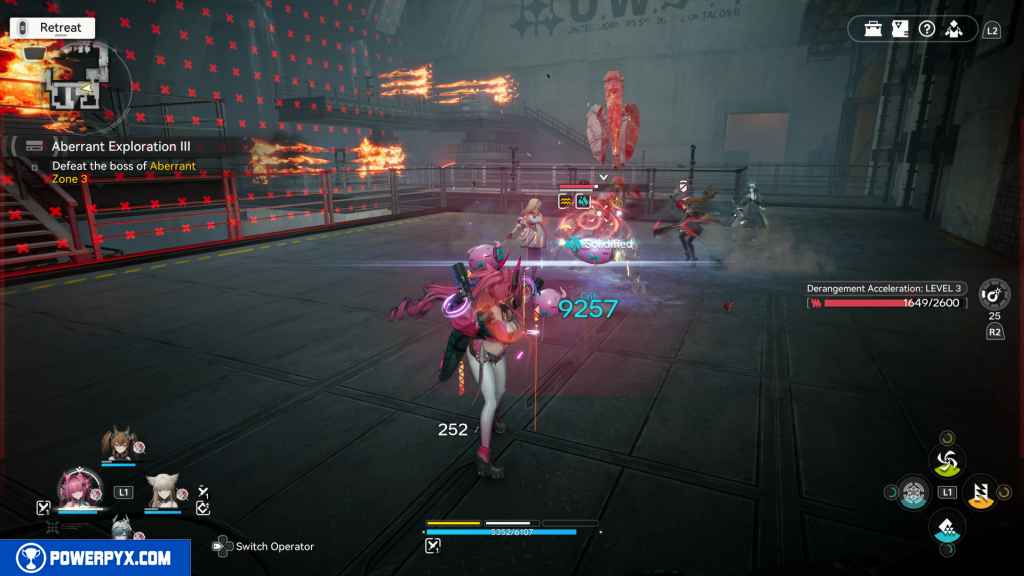Click the PowerPyx.com watermark logo
Image resolution: width=1024 pixels, height=576 pixels.
point(95,557)
